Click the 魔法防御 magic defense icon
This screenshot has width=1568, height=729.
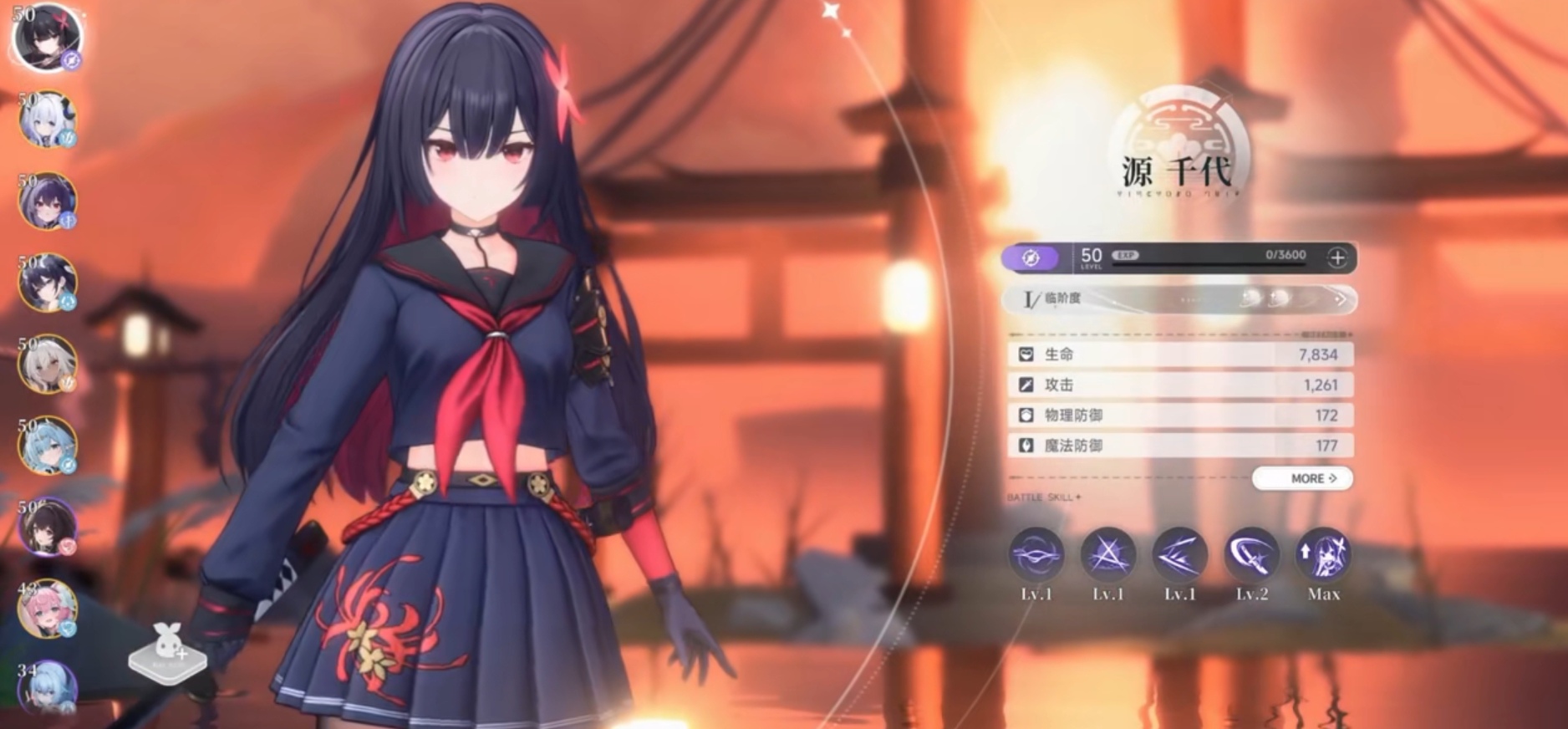point(1024,445)
